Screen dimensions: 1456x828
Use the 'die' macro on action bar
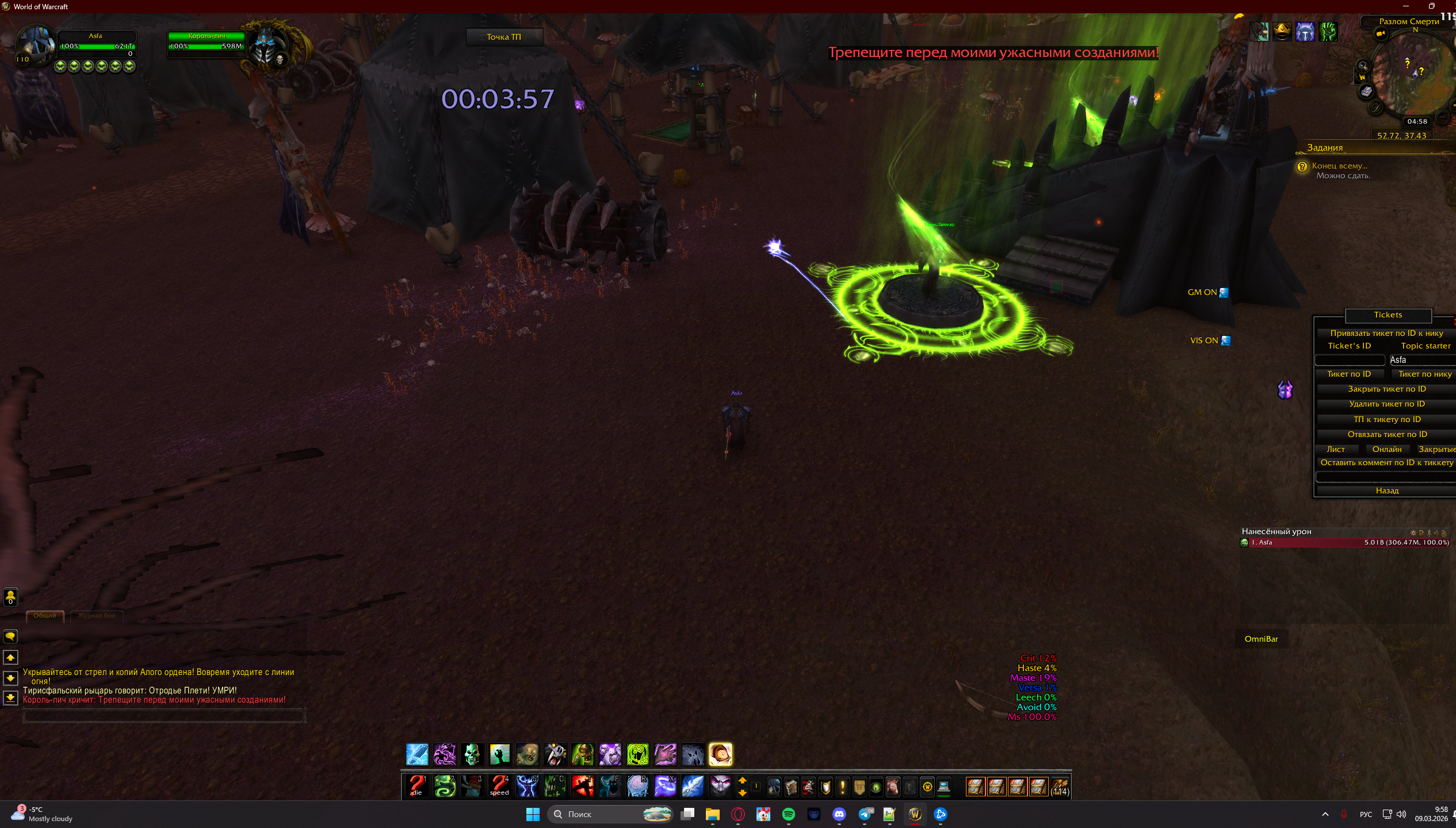(416, 786)
